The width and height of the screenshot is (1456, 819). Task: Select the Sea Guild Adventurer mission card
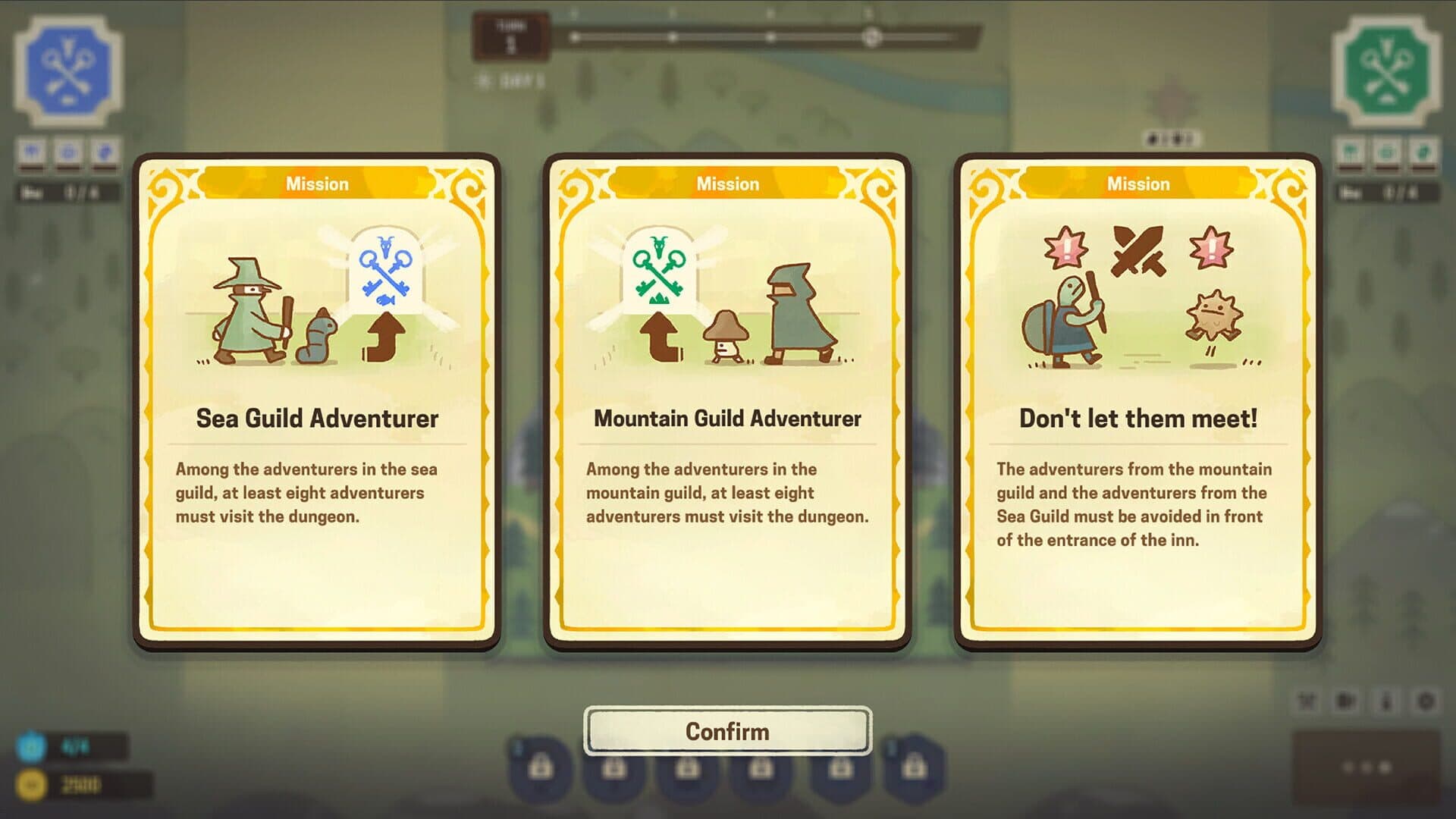tap(317, 402)
